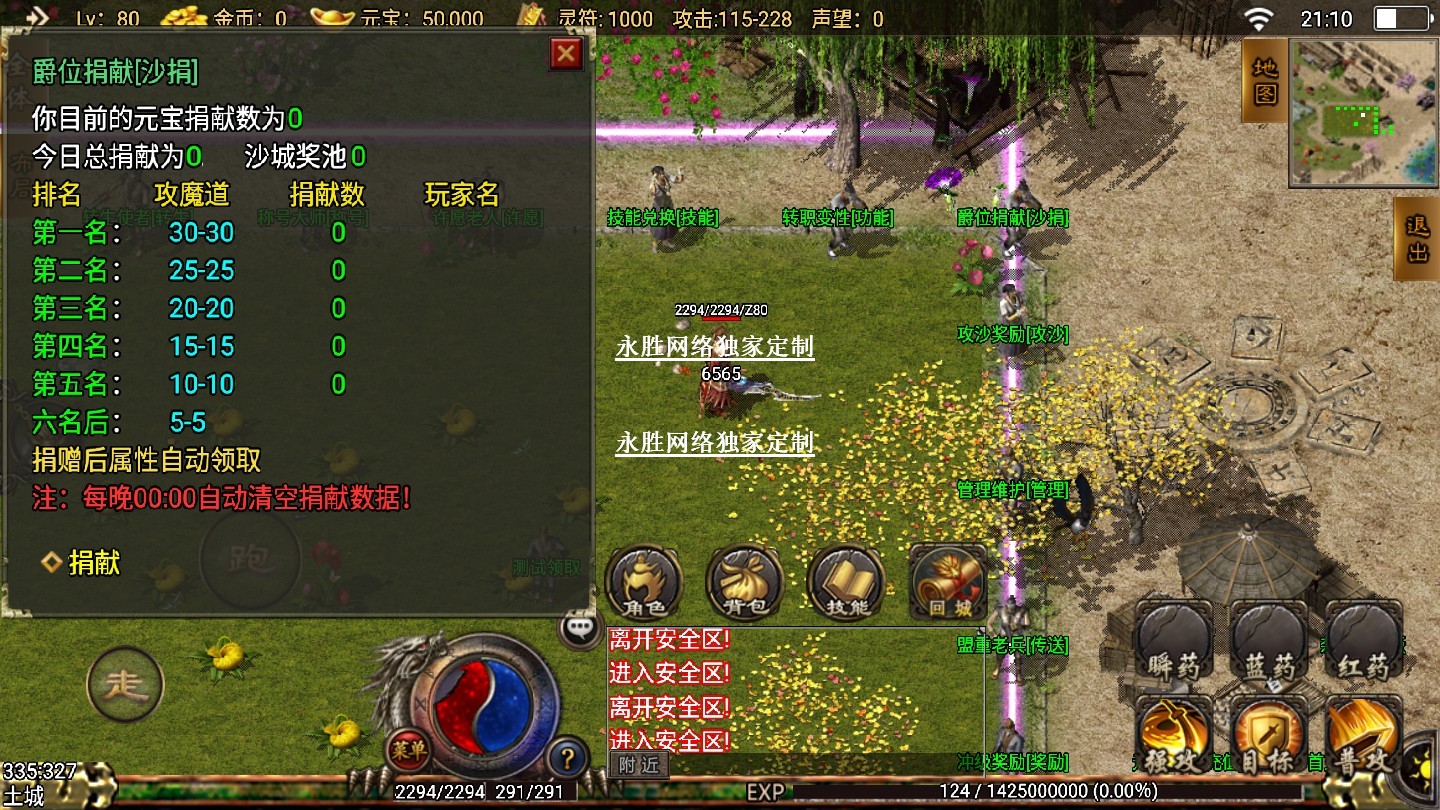Switch to the 附近 nearby chat tab
Viewport: 1440px width, 810px height.
tap(638, 765)
